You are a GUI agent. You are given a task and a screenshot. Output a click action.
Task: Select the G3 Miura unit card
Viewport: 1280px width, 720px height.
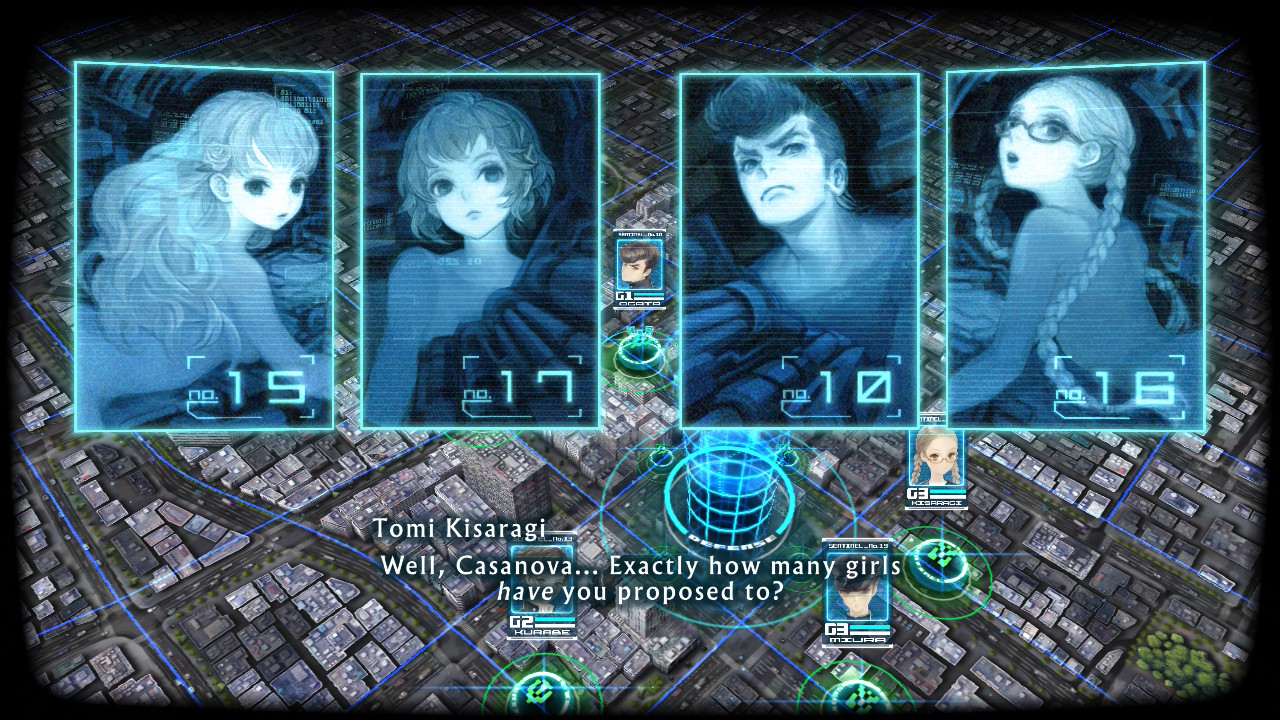857,595
